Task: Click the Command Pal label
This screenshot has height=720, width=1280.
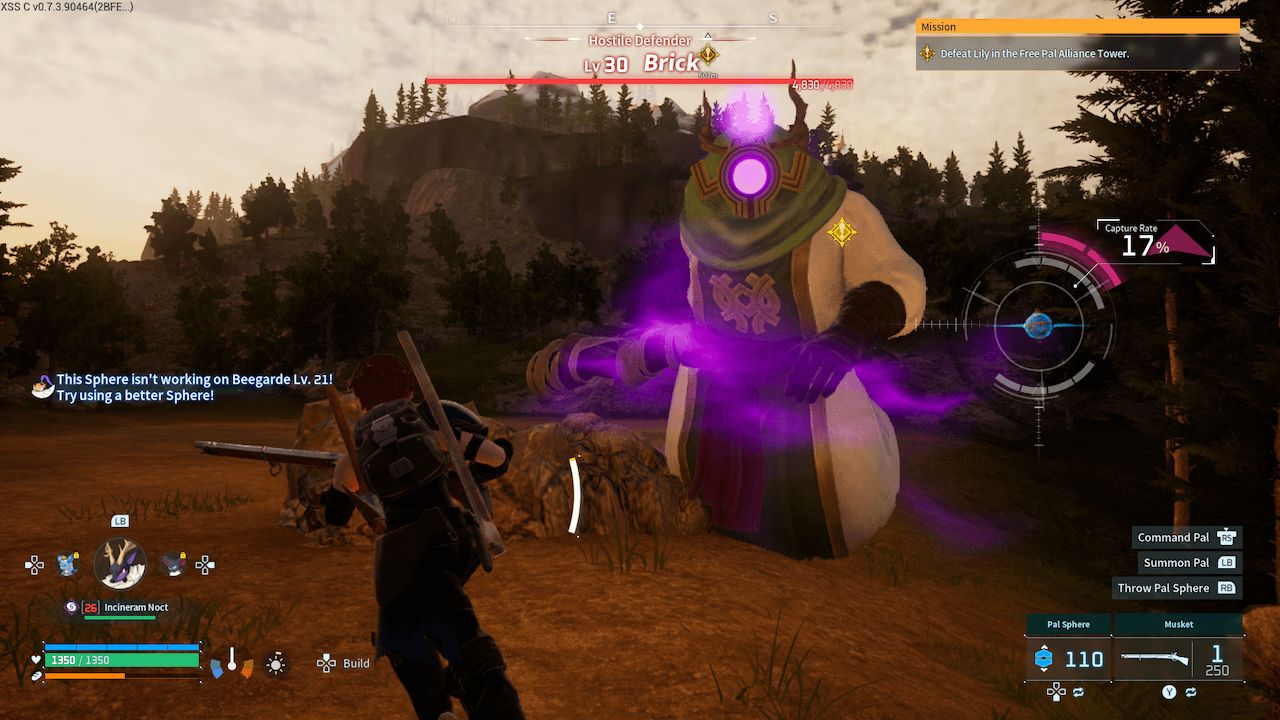Action: [1173, 538]
